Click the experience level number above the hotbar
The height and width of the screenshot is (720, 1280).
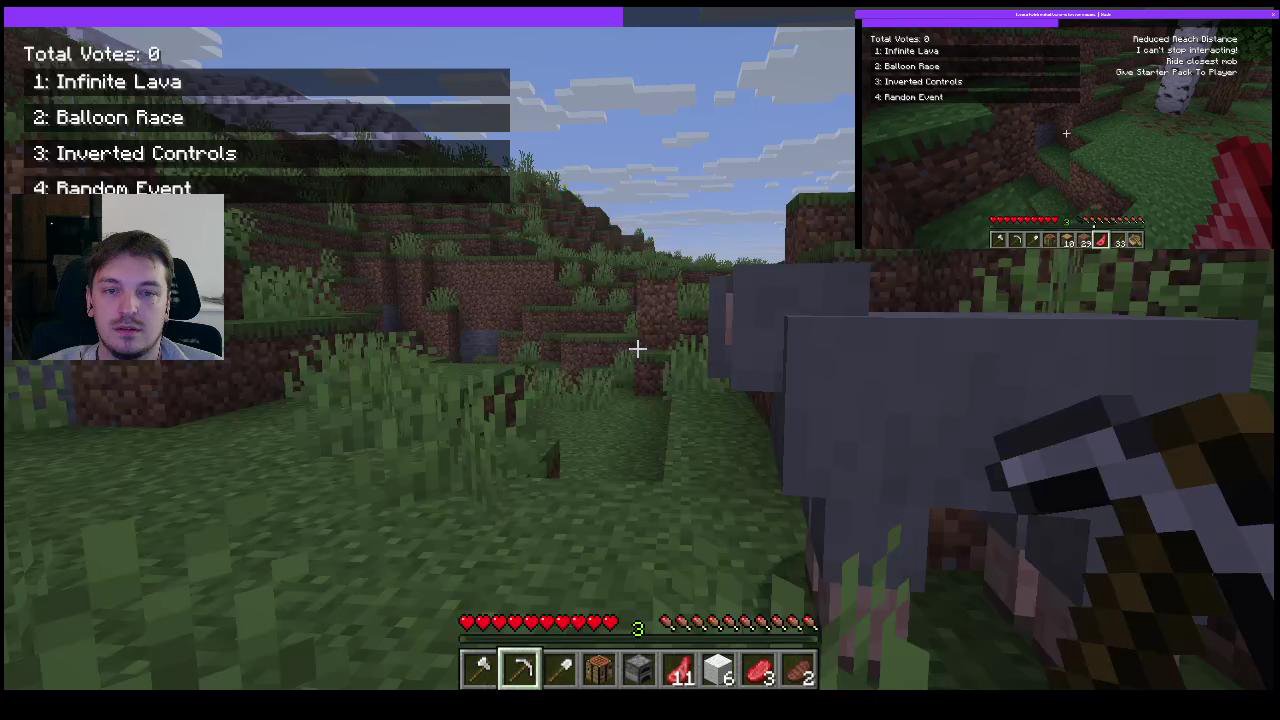click(x=637, y=627)
